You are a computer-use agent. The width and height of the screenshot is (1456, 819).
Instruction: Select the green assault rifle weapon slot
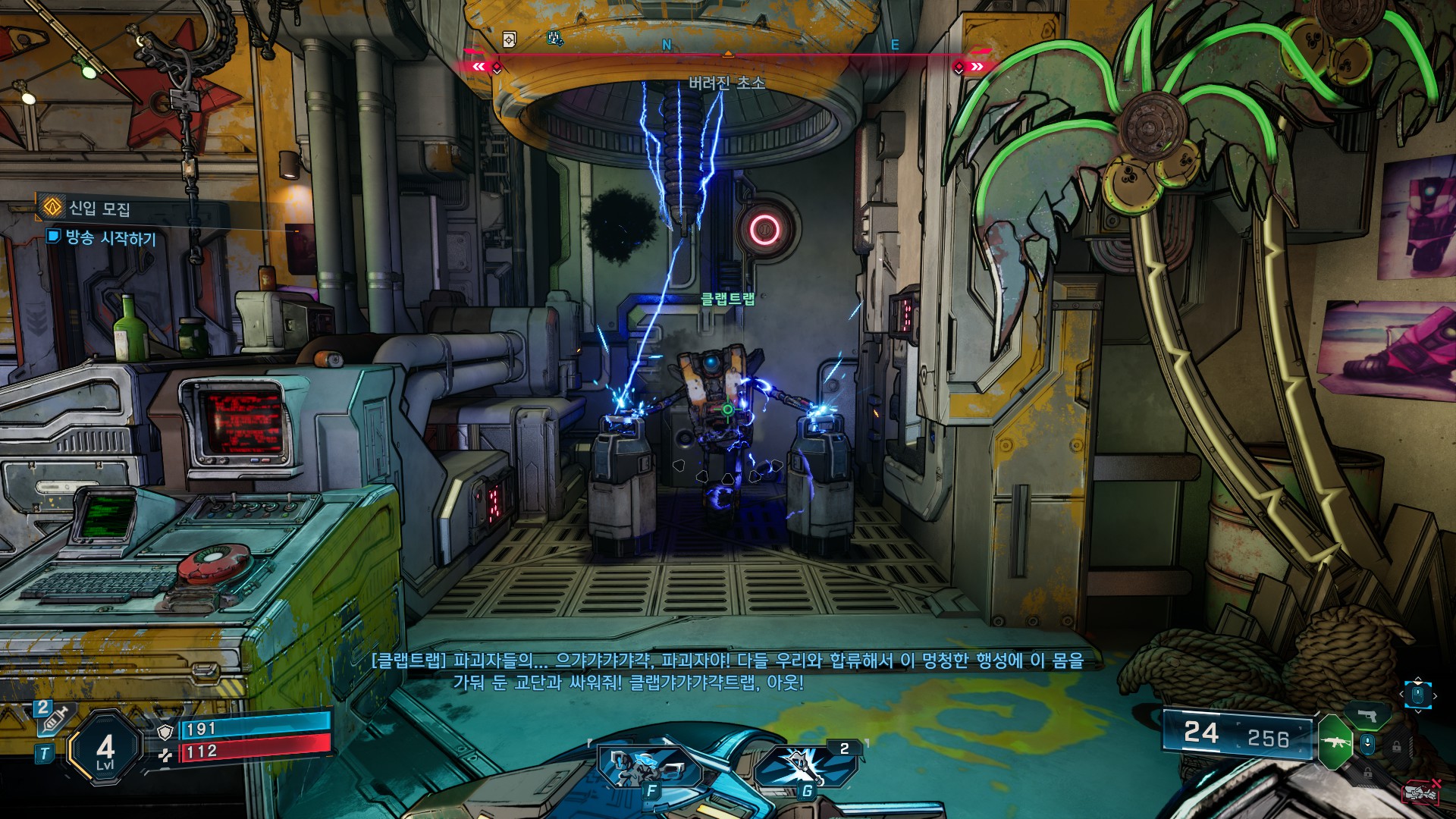[1335, 742]
